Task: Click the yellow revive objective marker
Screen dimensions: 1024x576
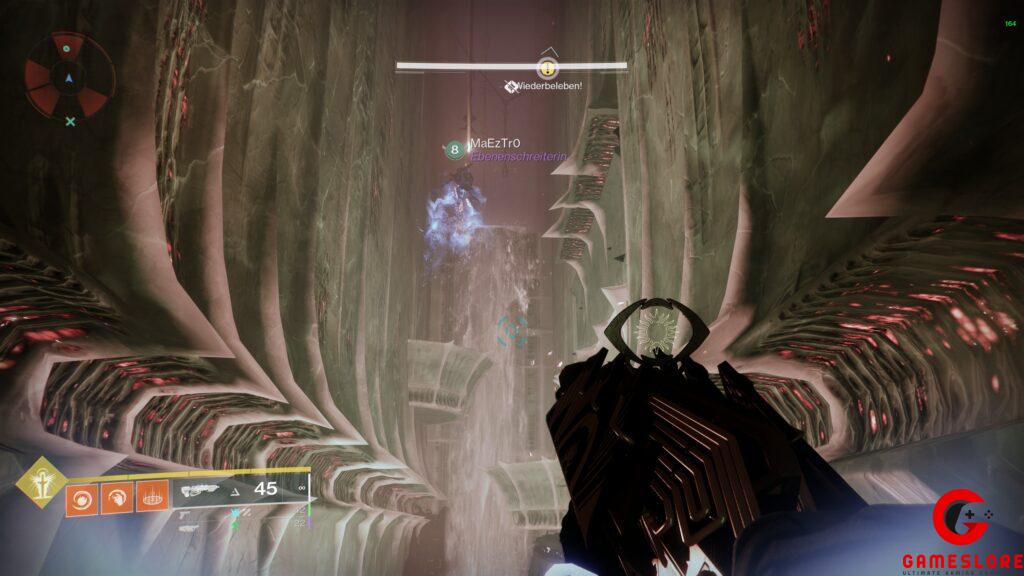Action: 546,69
